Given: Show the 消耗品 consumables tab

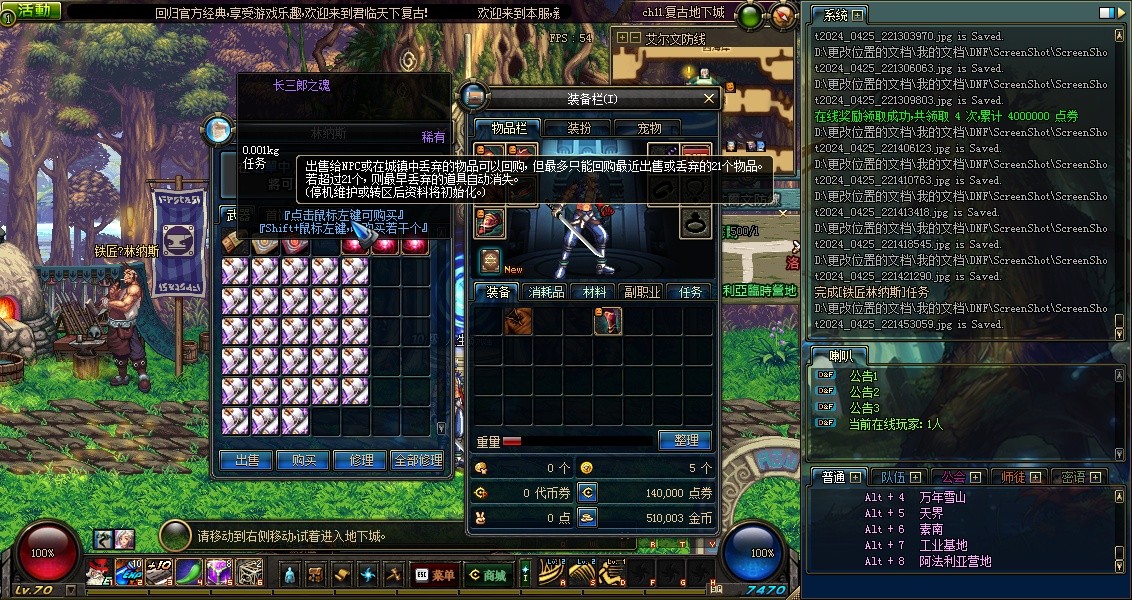Looking at the screenshot, I should coord(546,292).
